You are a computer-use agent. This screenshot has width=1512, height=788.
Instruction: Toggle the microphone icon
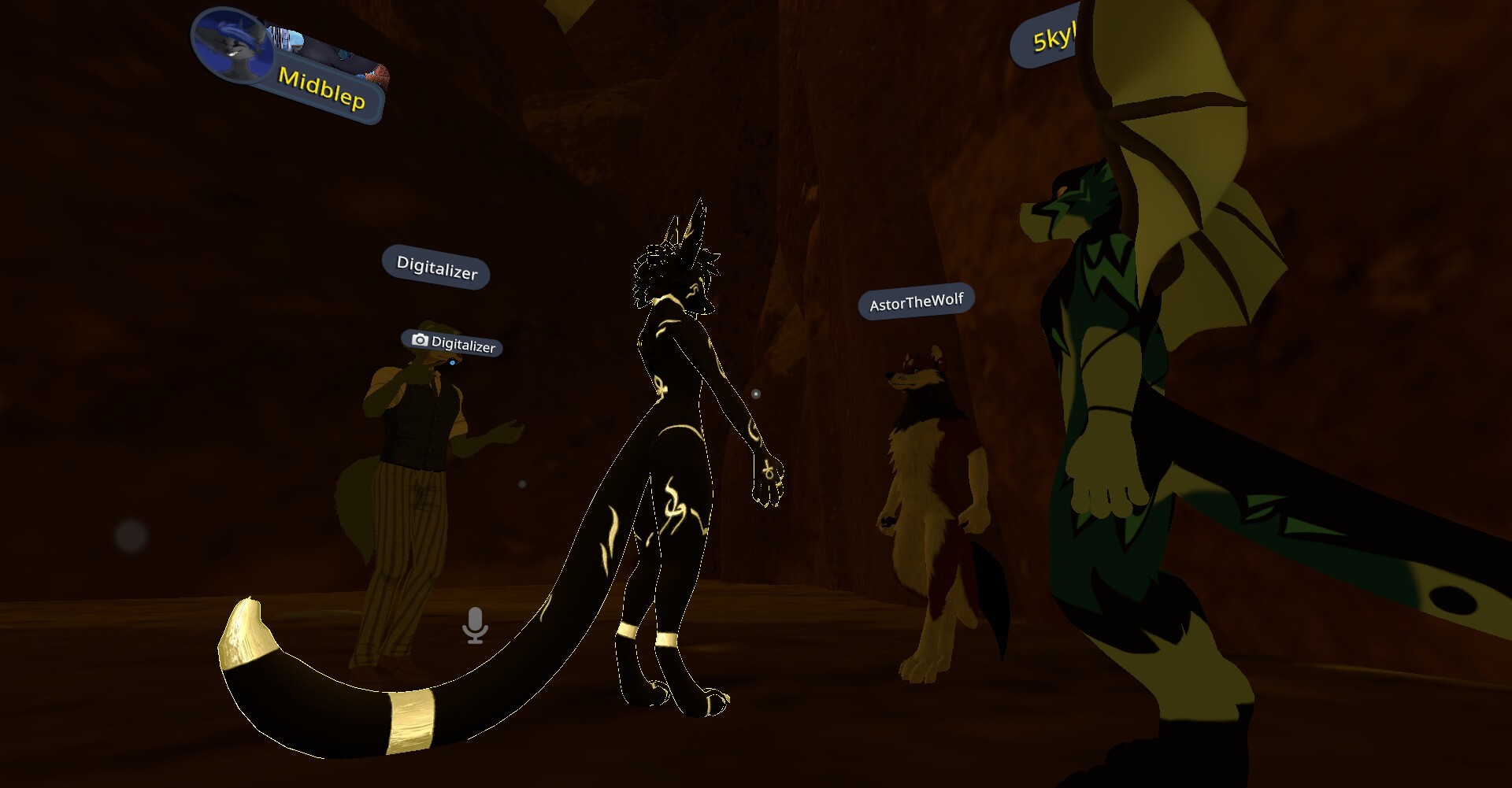pos(475,626)
